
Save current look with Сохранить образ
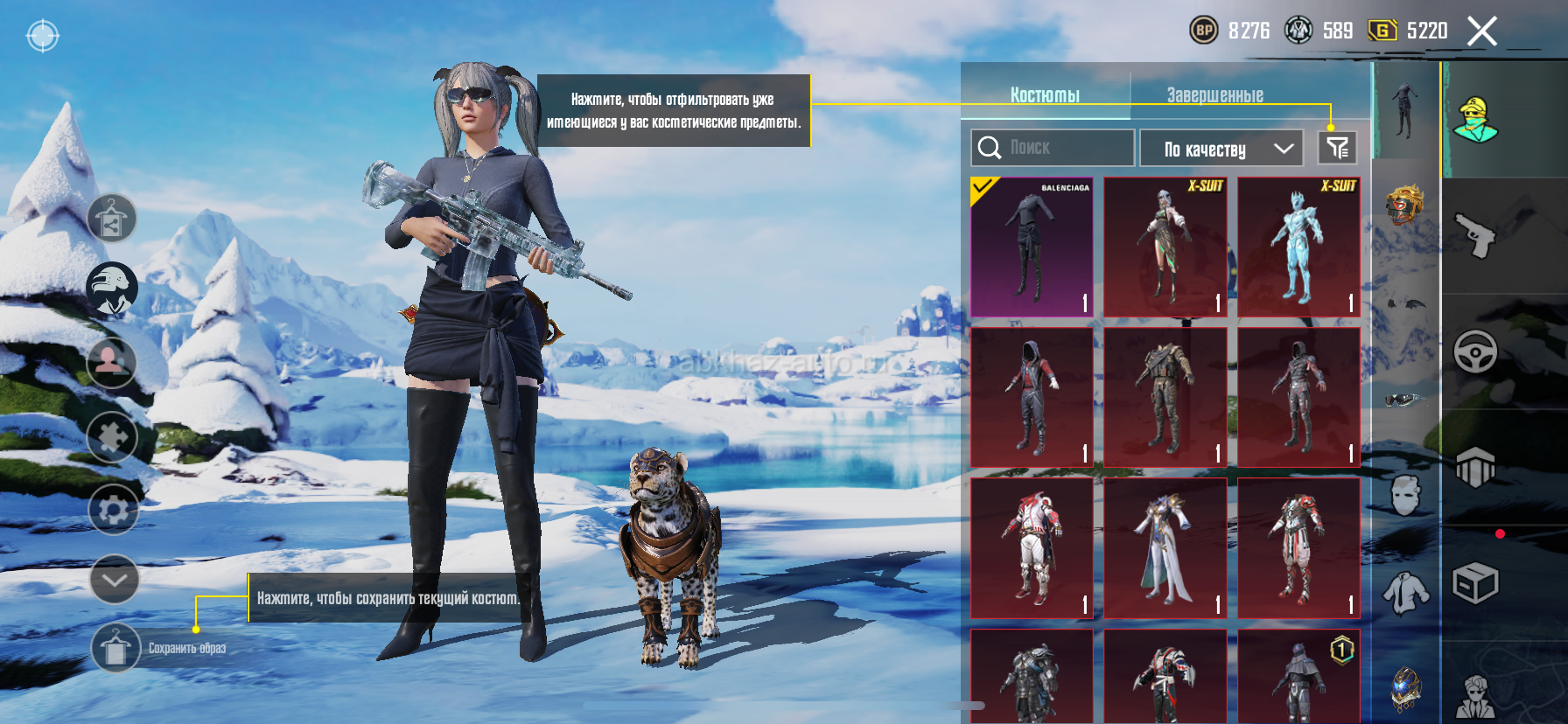(115, 648)
